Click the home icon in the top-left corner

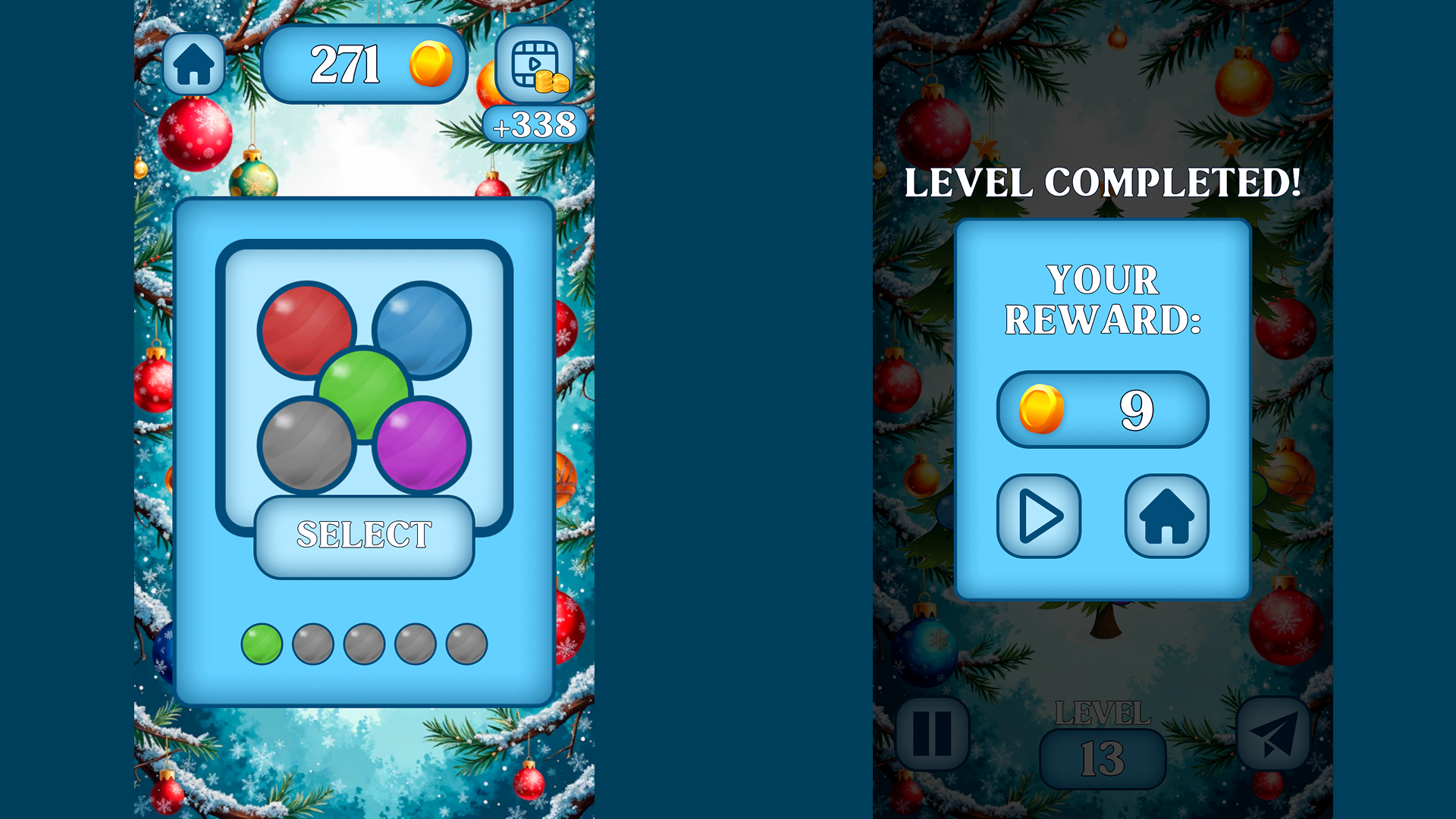(194, 64)
